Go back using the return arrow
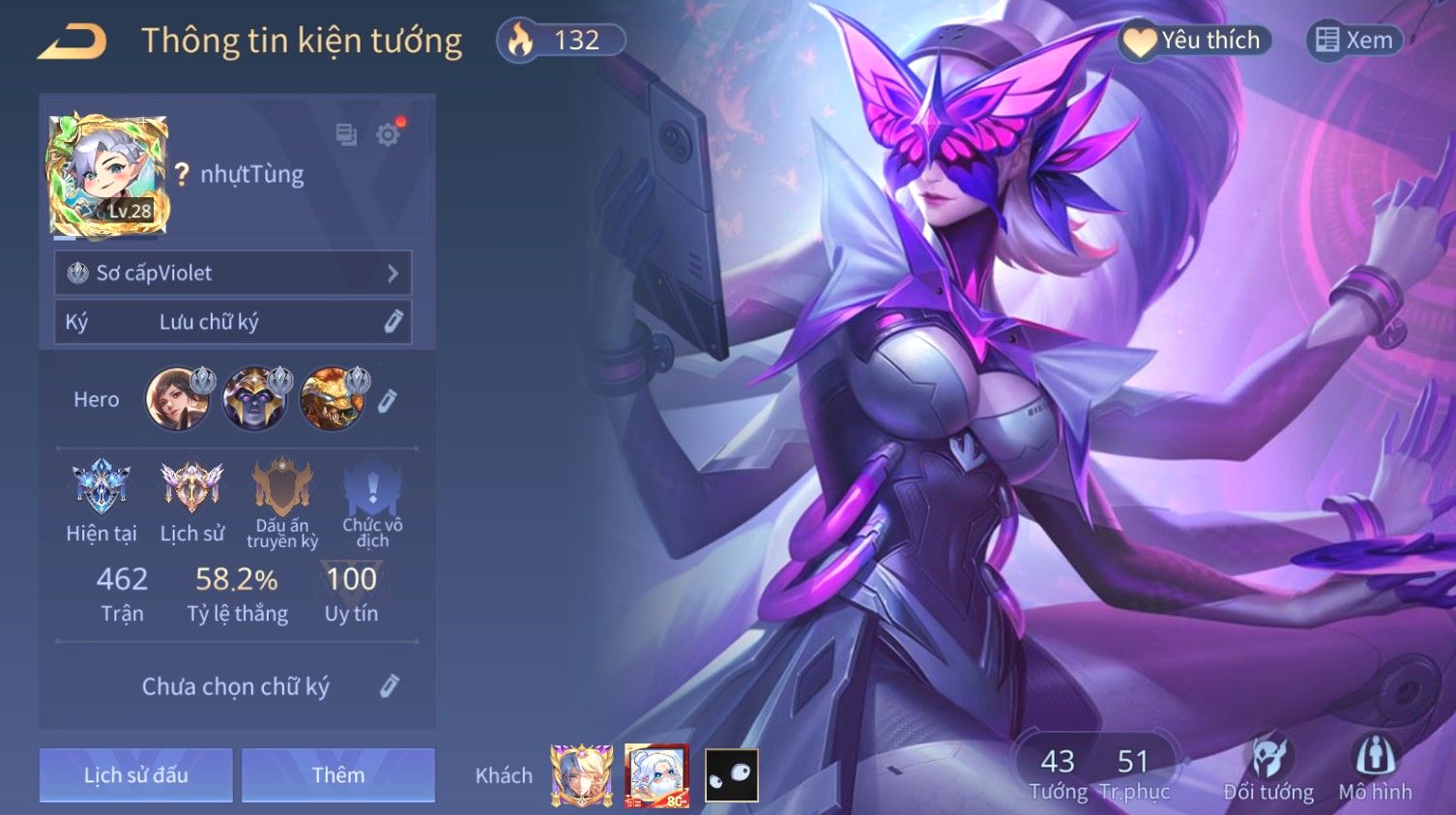This screenshot has height=815, width=1456. [73, 42]
